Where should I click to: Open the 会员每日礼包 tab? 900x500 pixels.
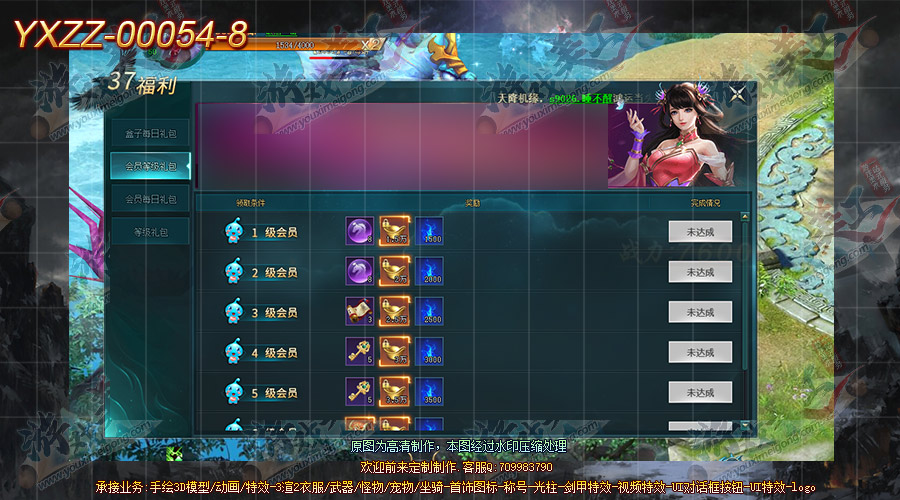pyautogui.click(x=150, y=199)
